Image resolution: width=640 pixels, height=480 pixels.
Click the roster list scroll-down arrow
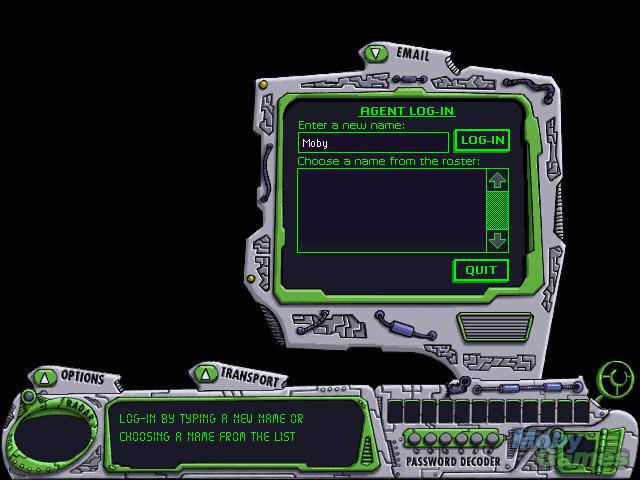497,241
